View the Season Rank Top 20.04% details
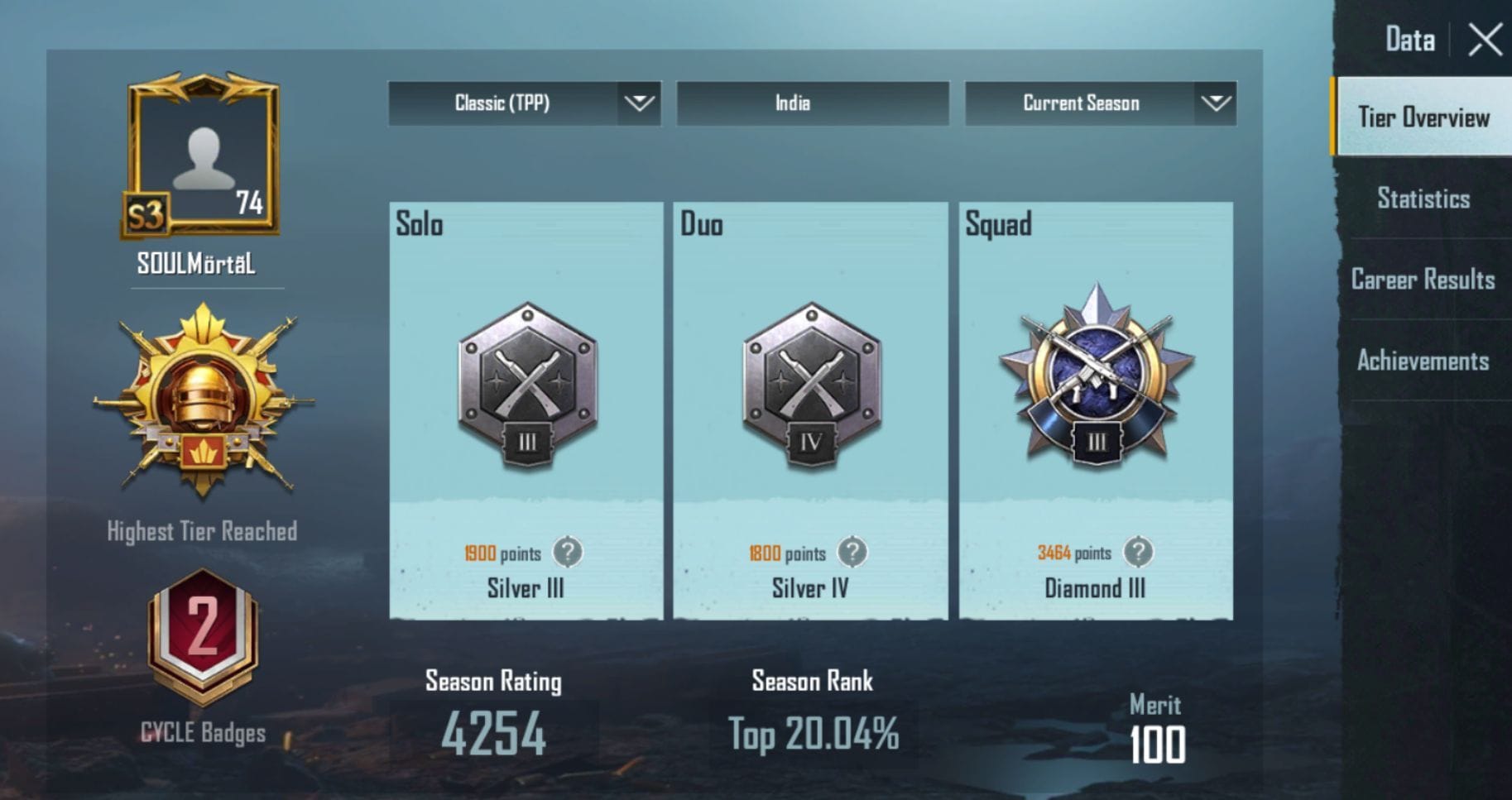The height and width of the screenshot is (800, 1512). pos(812,731)
